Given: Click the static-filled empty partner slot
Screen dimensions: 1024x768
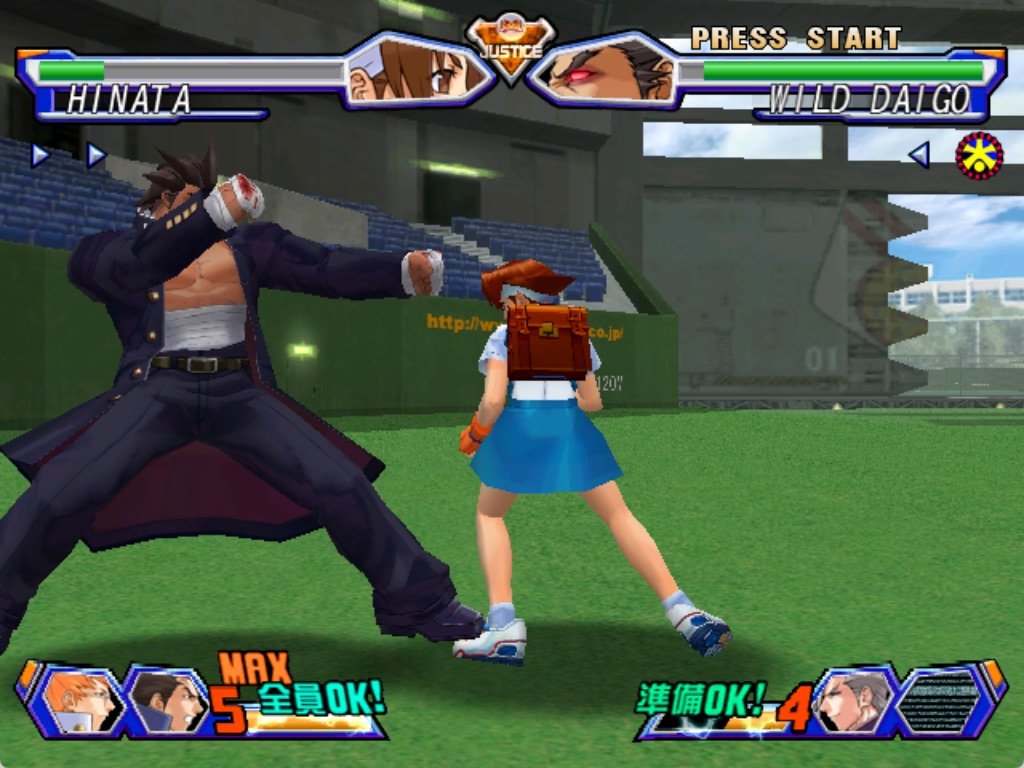Looking at the screenshot, I should tap(938, 700).
